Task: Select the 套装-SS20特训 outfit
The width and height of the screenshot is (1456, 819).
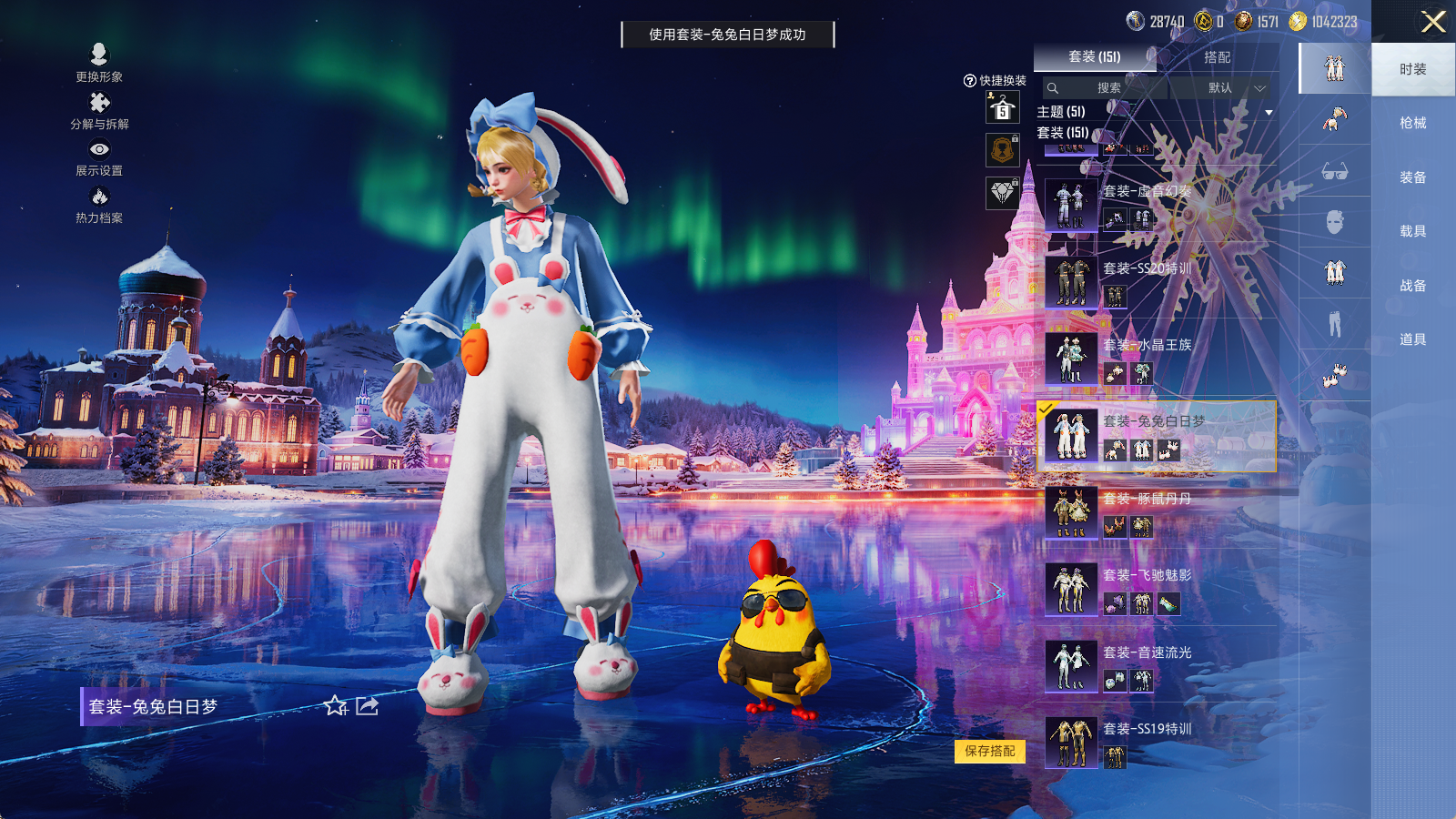Action: (x=1156, y=281)
